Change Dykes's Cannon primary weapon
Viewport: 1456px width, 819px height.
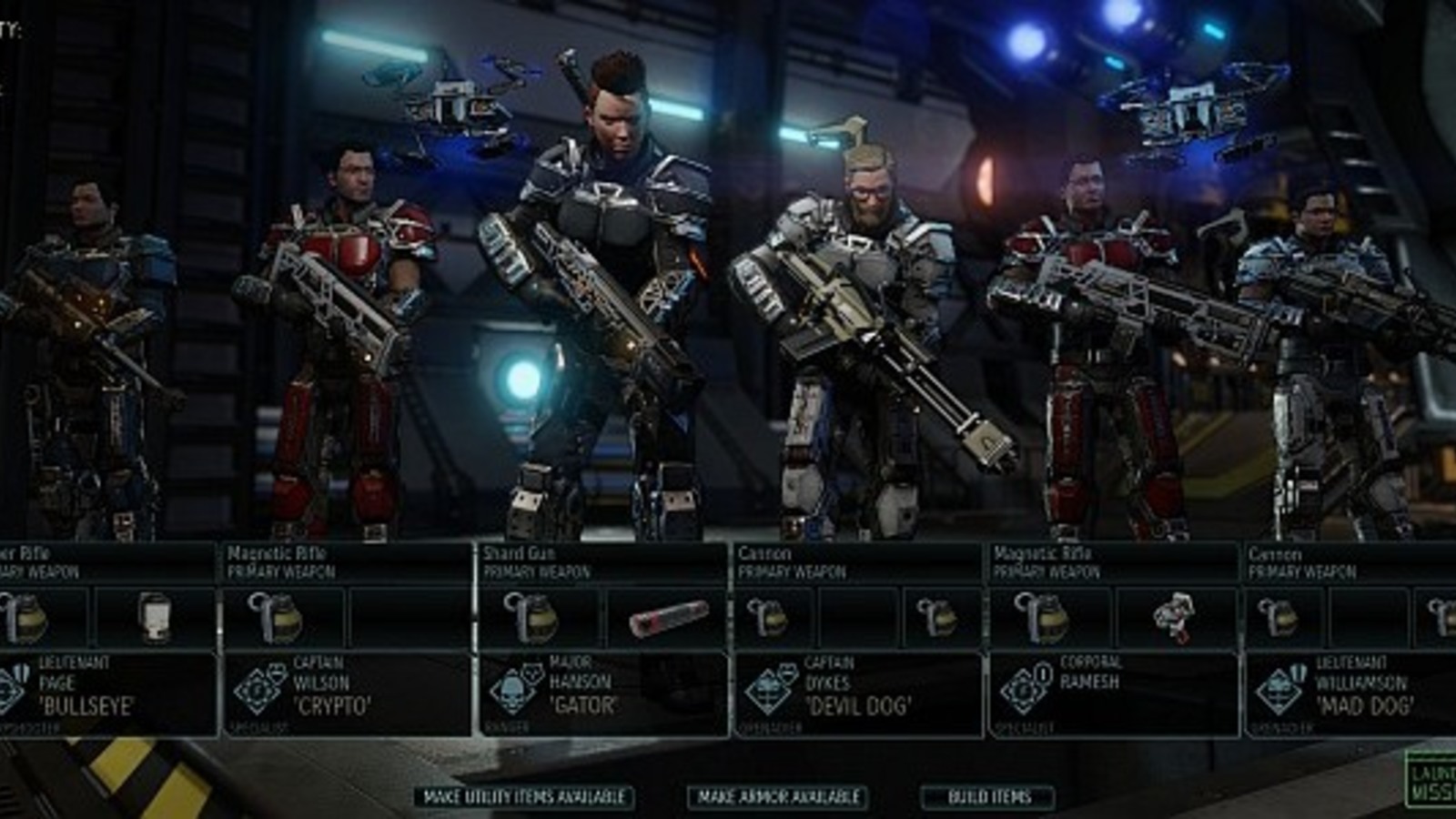(857, 562)
